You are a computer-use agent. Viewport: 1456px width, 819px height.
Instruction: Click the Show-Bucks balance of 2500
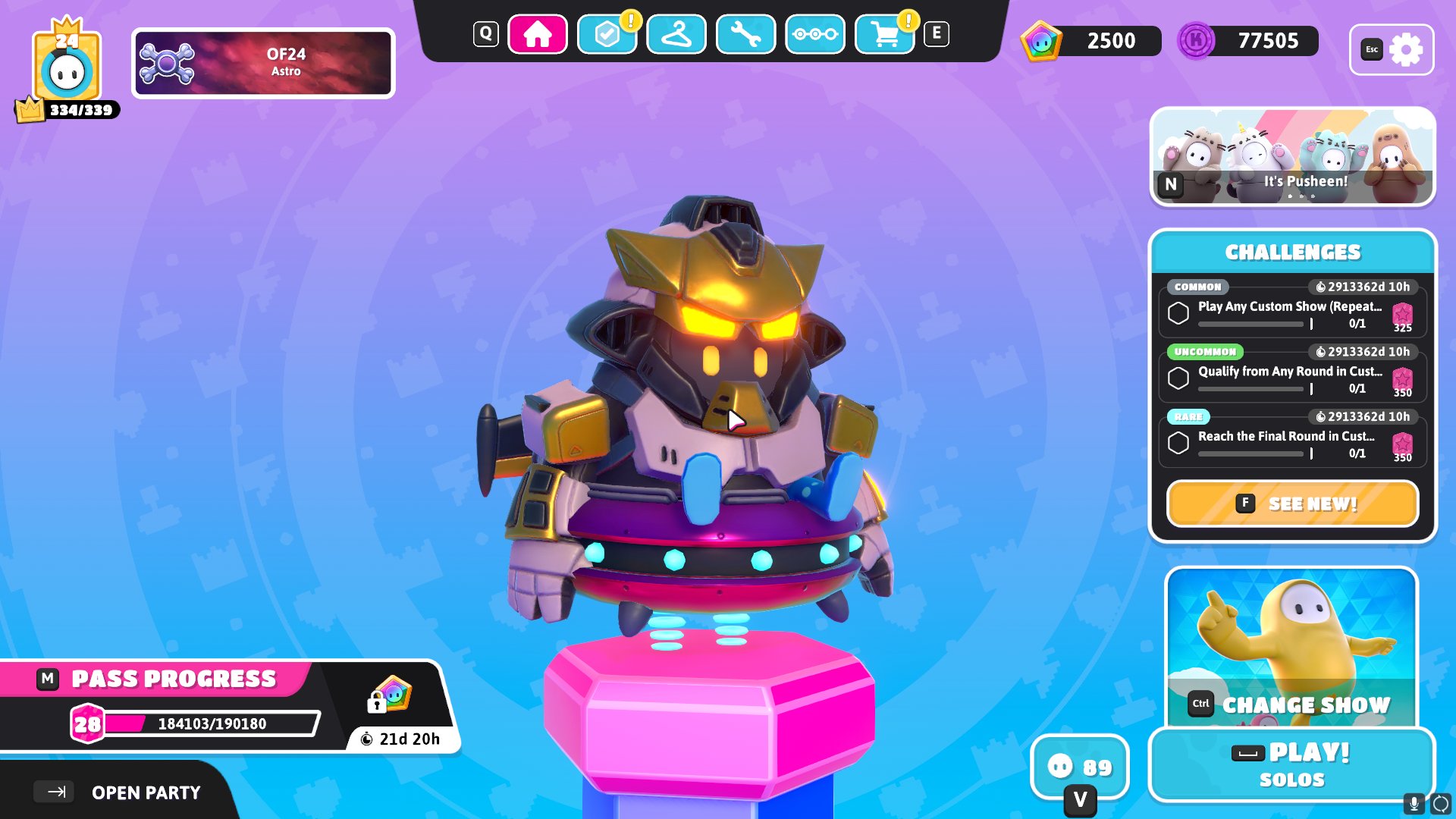(x=1092, y=41)
